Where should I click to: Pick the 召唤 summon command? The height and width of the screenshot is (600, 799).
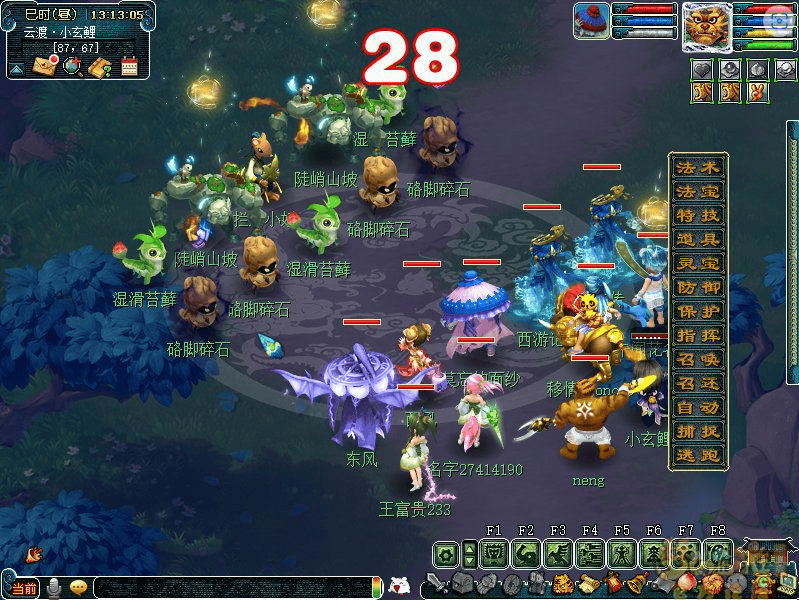(698, 359)
